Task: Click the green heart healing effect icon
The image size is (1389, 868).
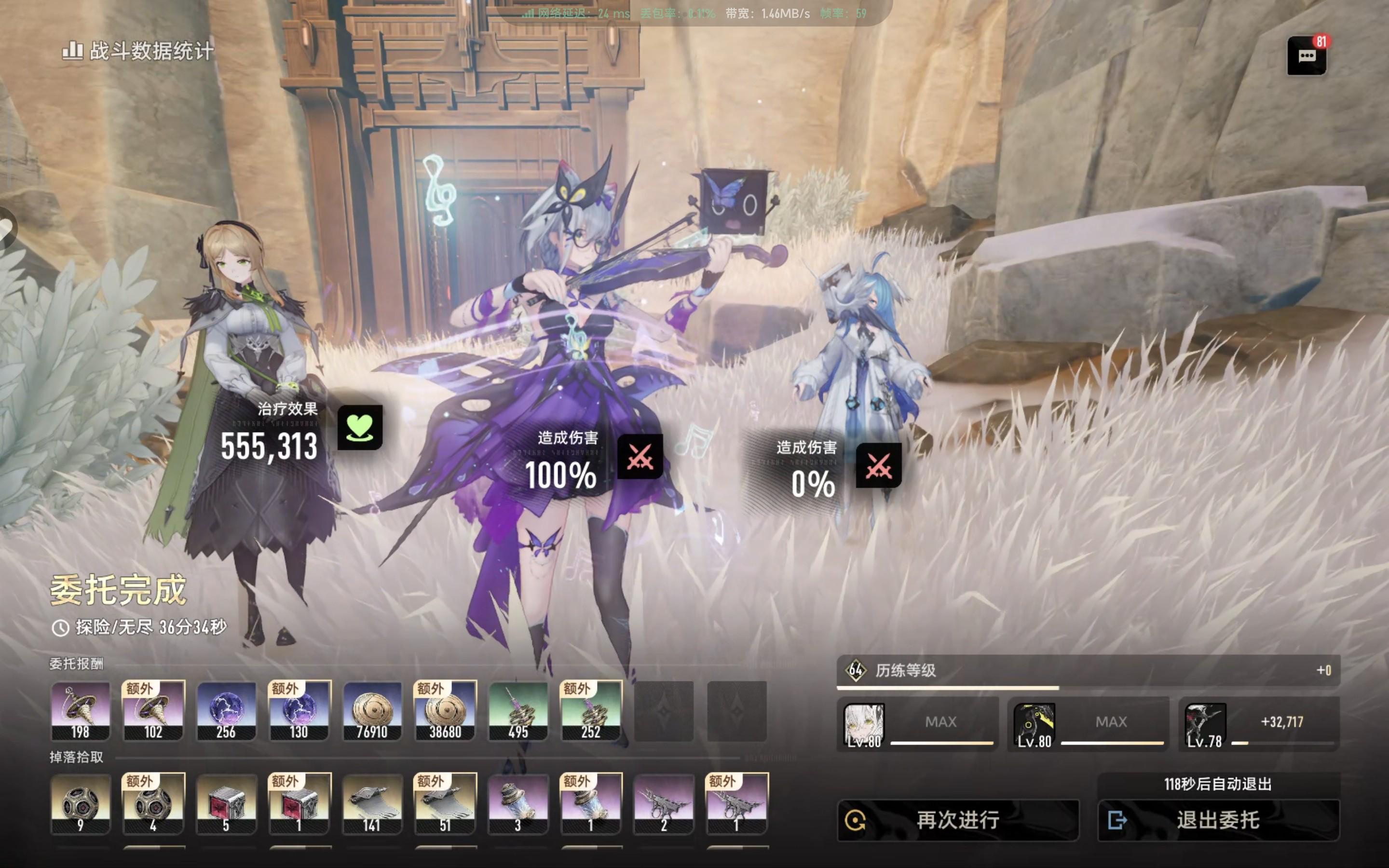Action: click(x=360, y=427)
